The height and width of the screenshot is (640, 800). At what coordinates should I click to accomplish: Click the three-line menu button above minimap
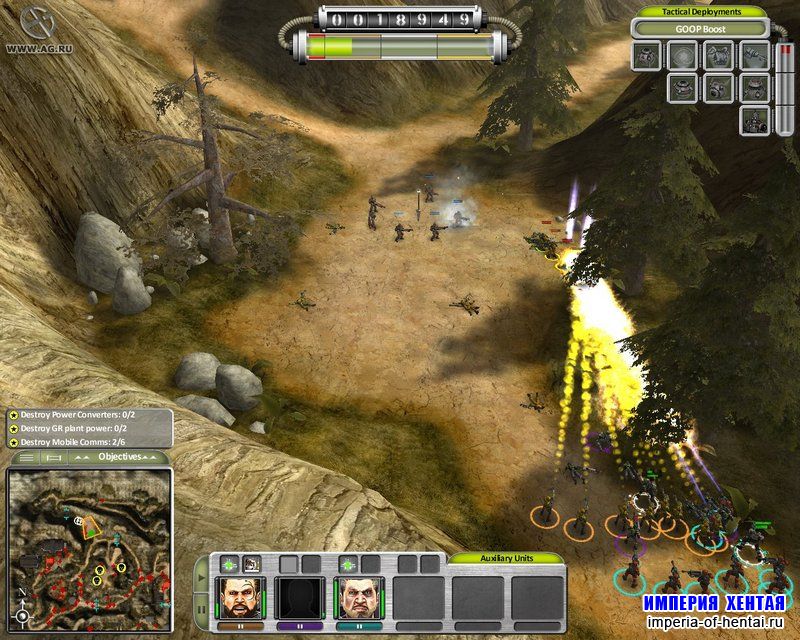[x=28, y=457]
